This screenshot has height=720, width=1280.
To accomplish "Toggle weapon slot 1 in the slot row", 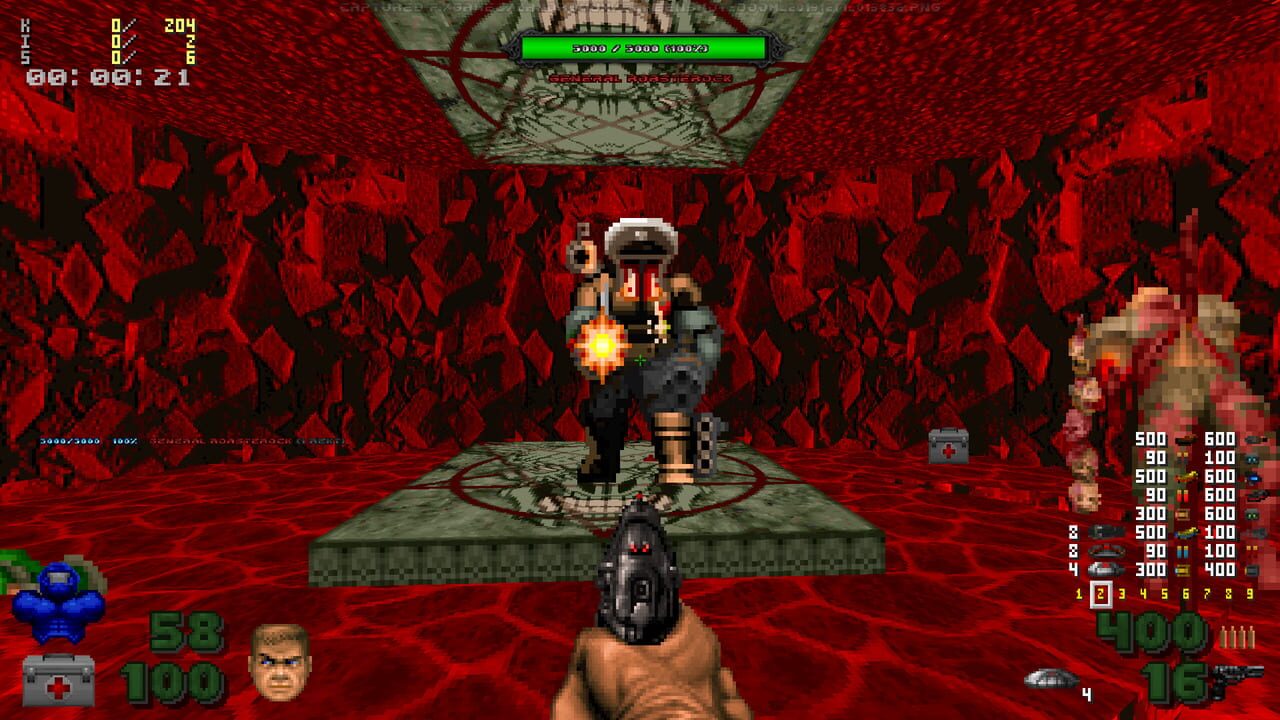I will pyautogui.click(x=1078, y=592).
